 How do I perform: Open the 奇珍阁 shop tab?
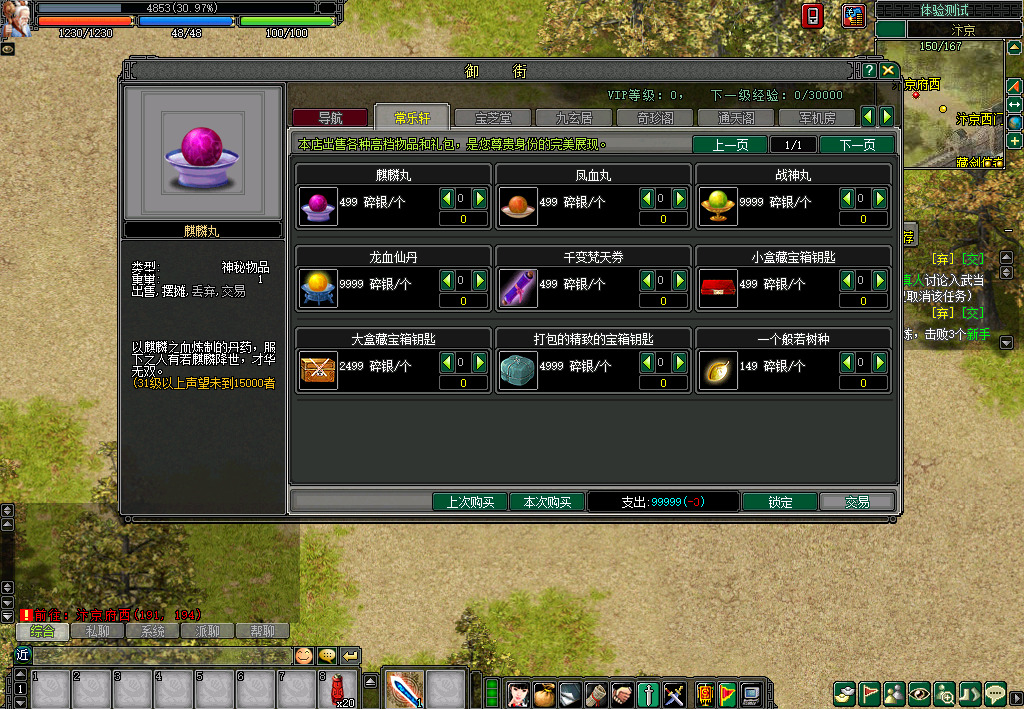654,118
